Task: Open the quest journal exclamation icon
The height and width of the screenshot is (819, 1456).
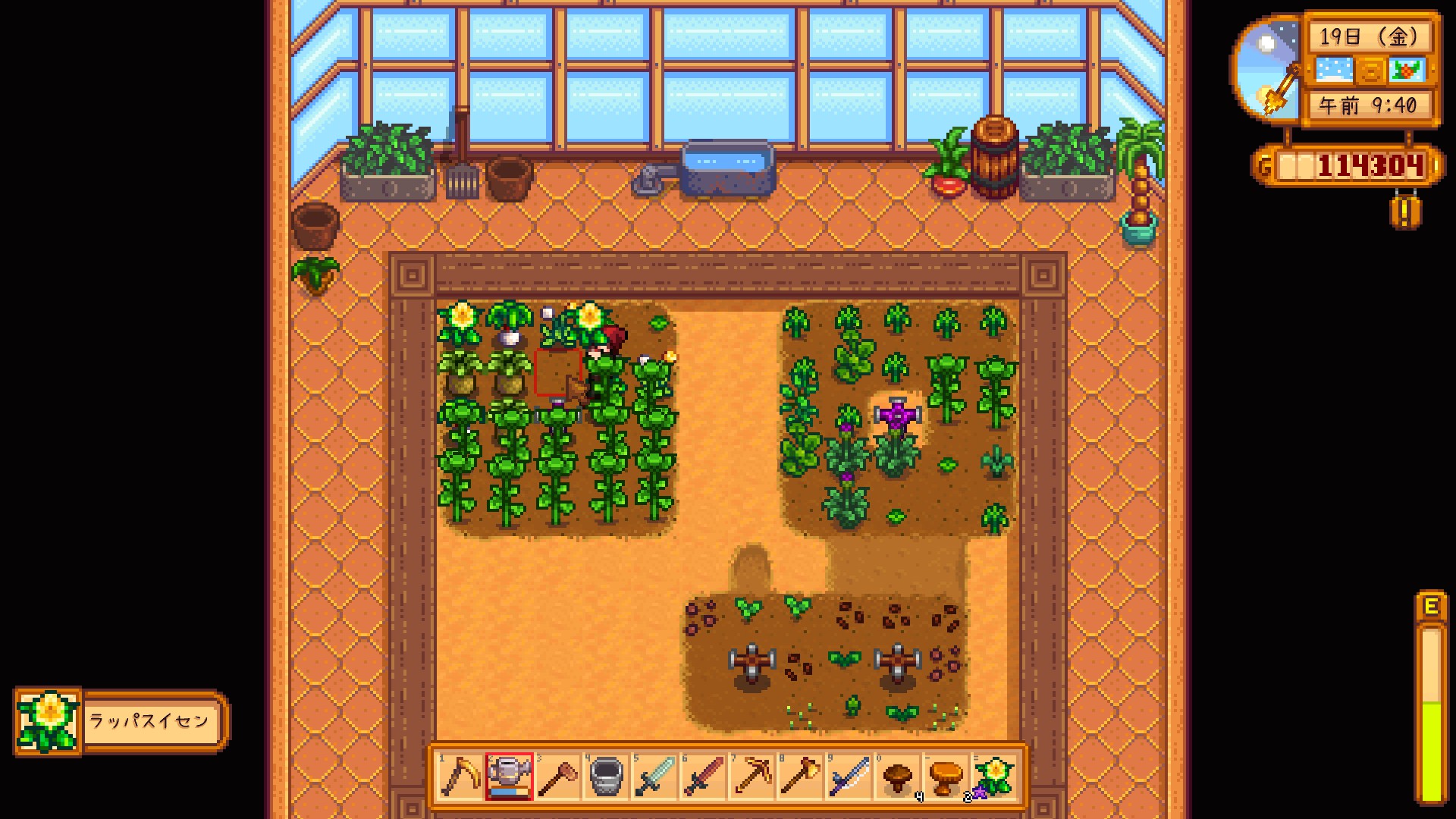Action: (x=1405, y=213)
